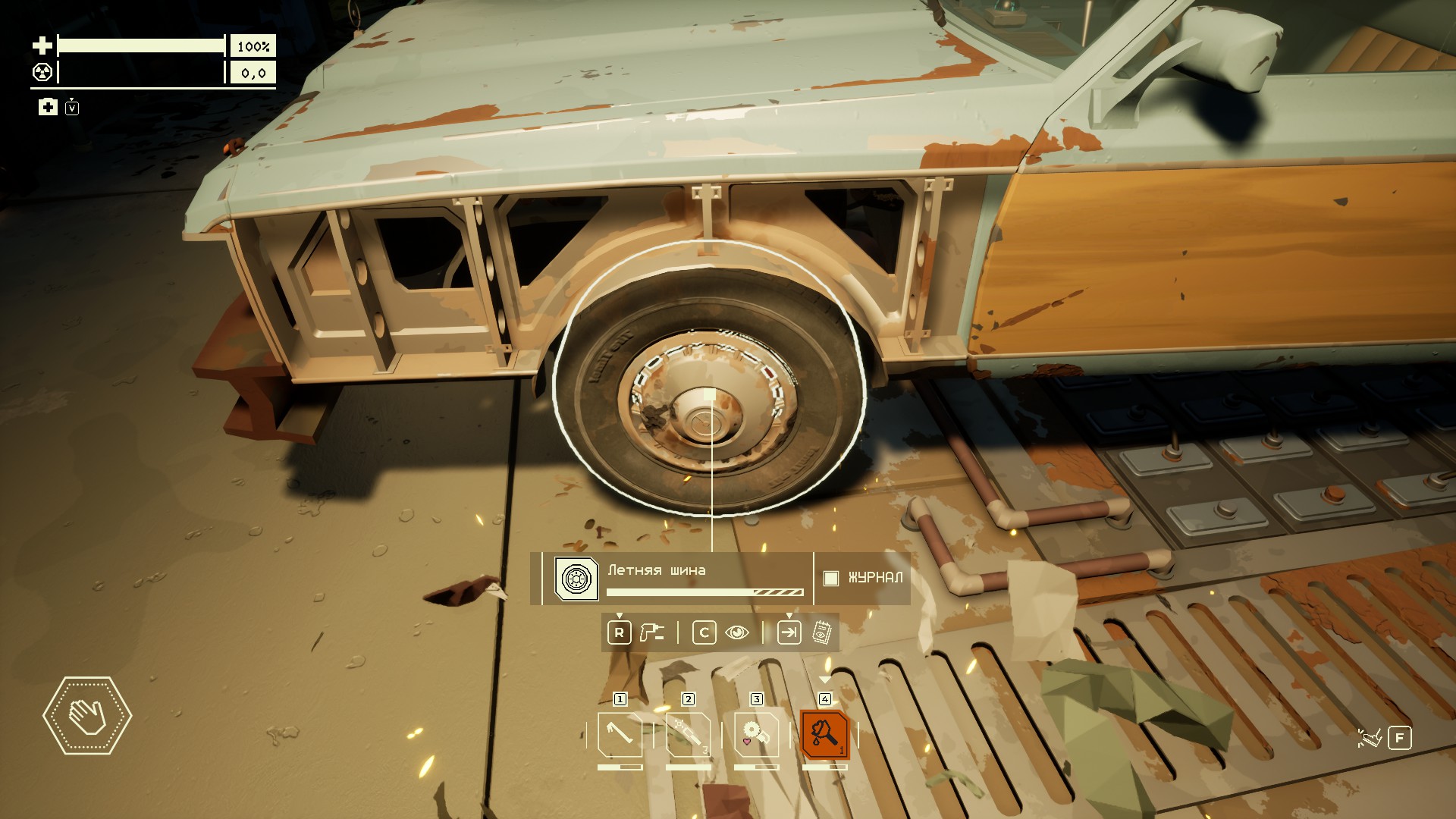Select the crowbar in hotbar slot 1
Image resolution: width=1456 pixels, height=819 pixels.
click(620, 734)
